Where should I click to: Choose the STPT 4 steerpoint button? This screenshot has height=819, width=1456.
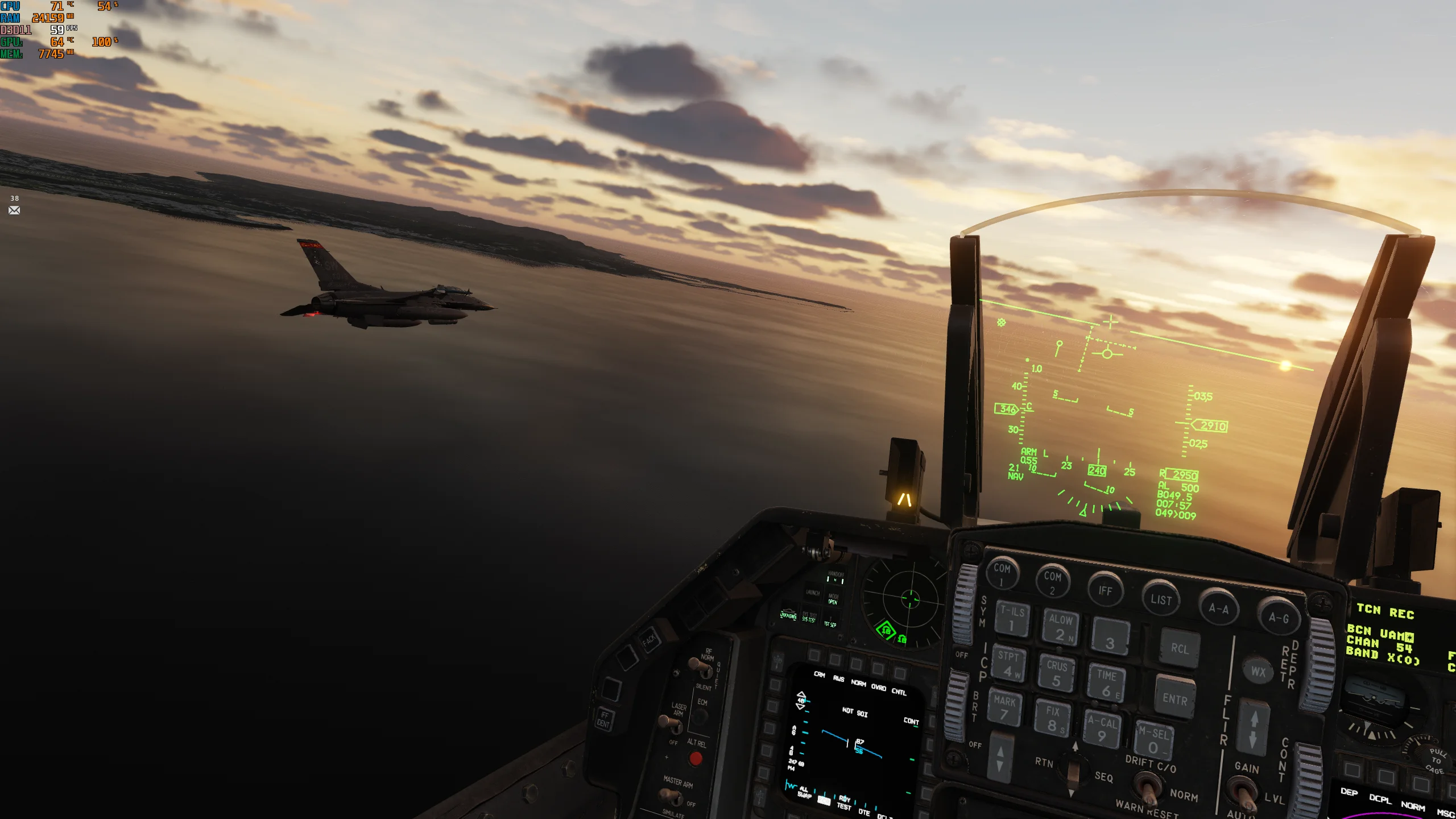1008,664
